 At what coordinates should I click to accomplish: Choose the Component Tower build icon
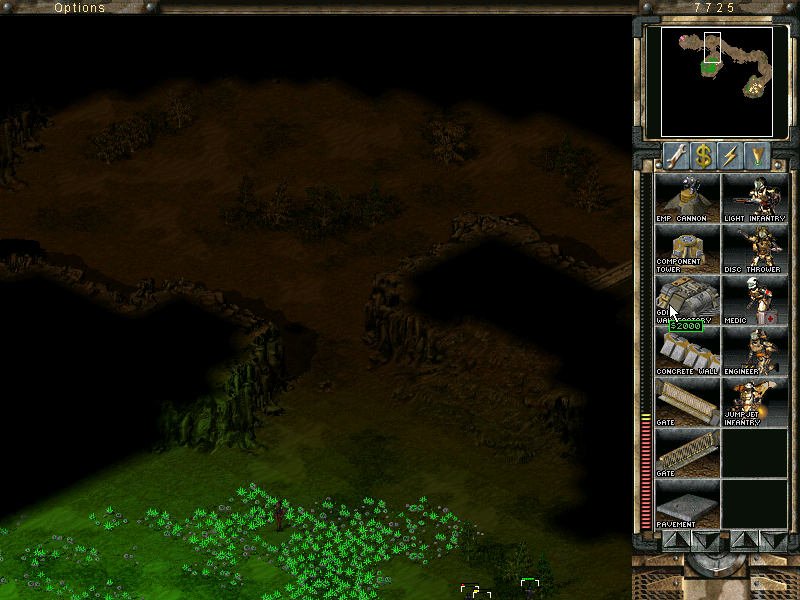coord(687,249)
